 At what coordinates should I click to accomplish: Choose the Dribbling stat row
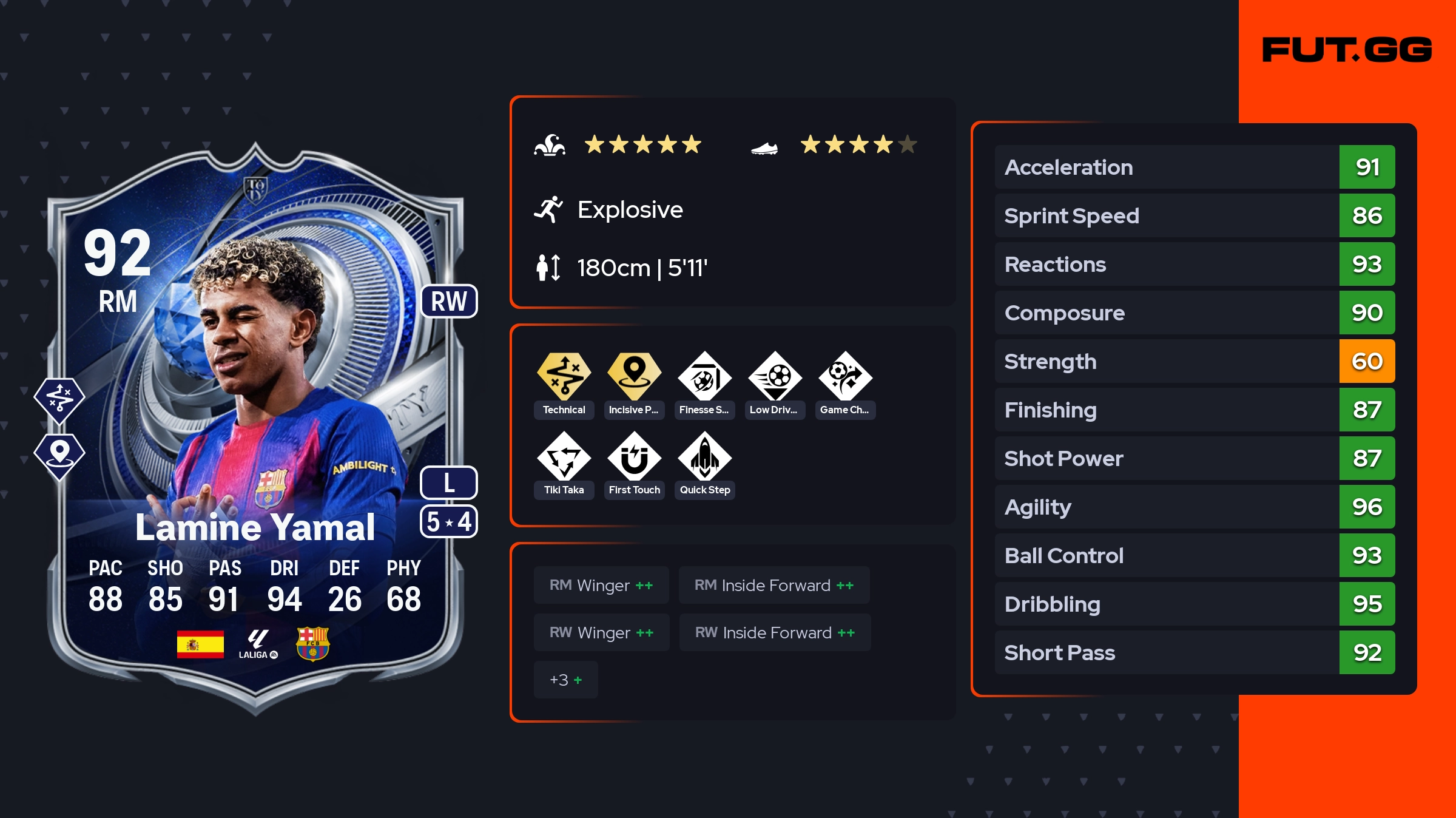[x=1194, y=604]
